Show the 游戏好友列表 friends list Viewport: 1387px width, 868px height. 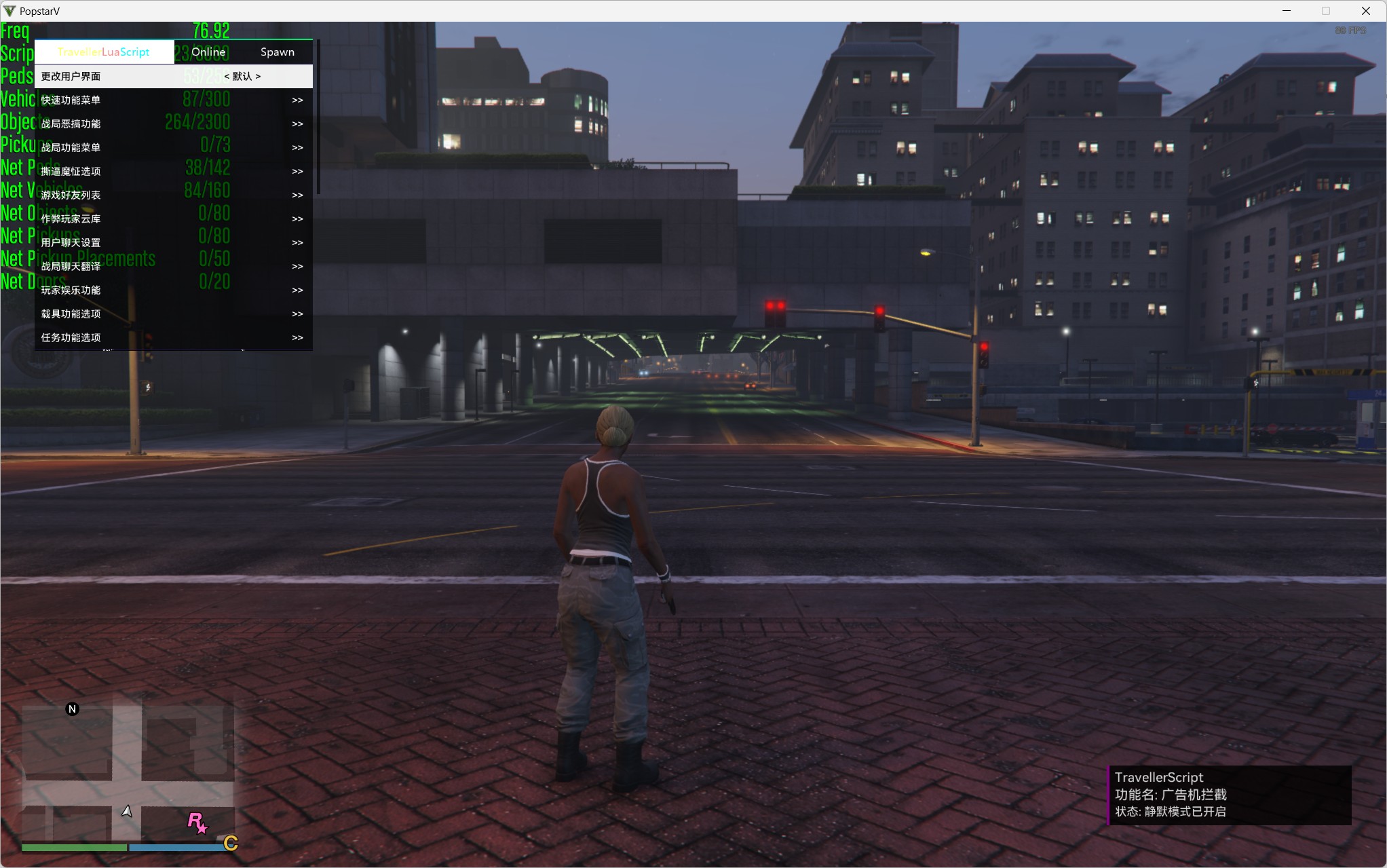173,195
